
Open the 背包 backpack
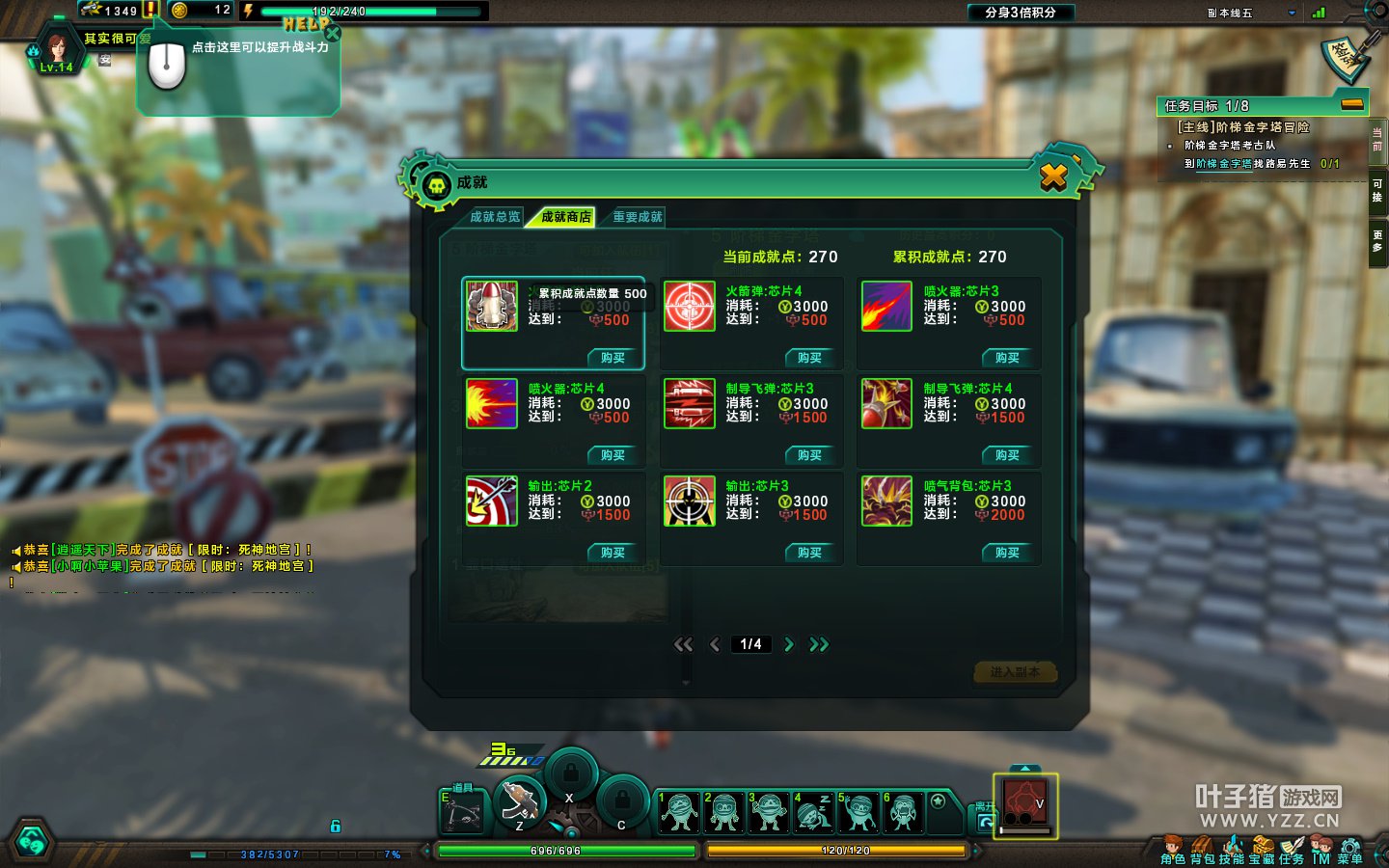click(1202, 852)
